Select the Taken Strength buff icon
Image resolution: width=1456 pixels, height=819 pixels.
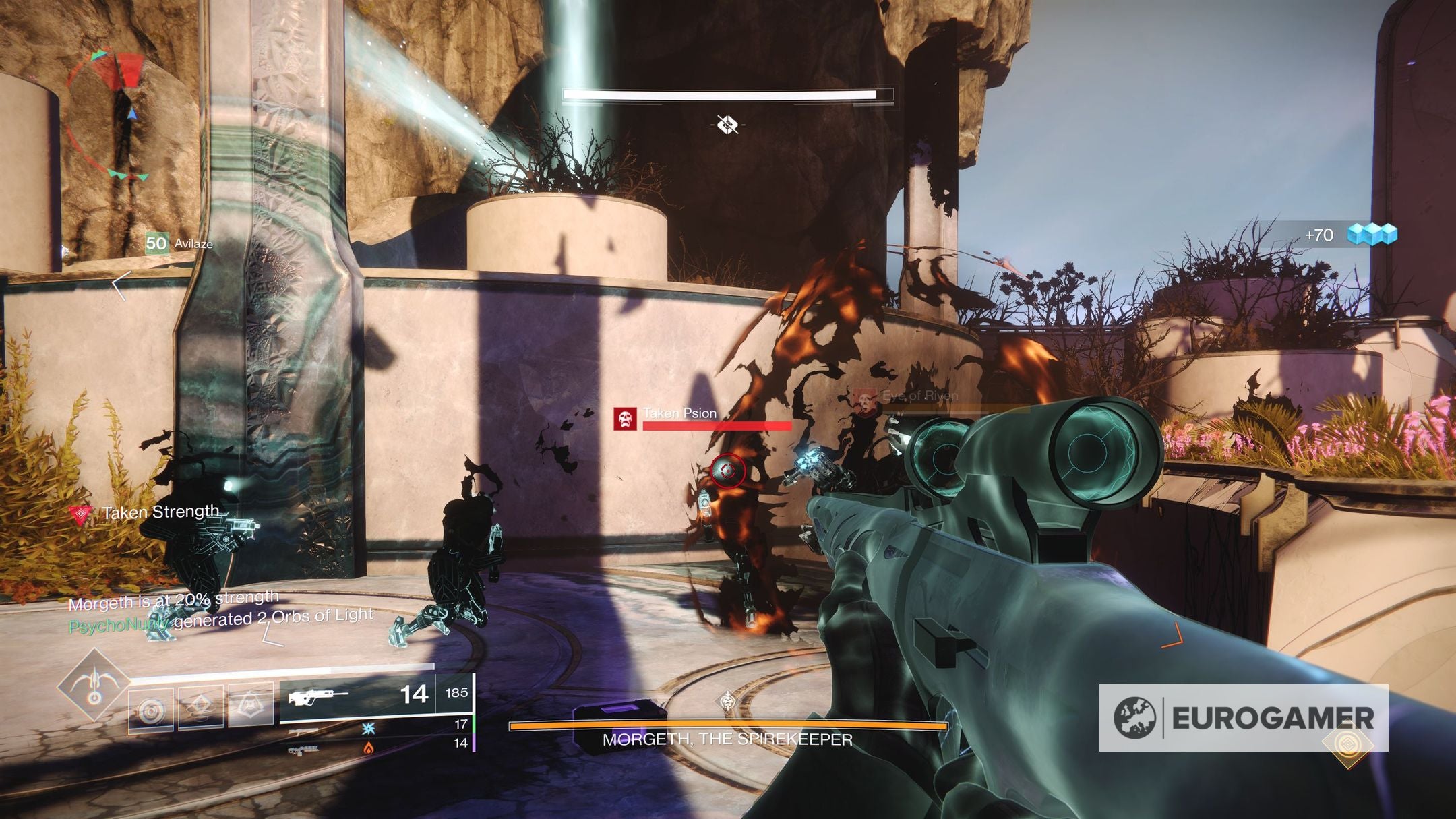click(x=81, y=515)
